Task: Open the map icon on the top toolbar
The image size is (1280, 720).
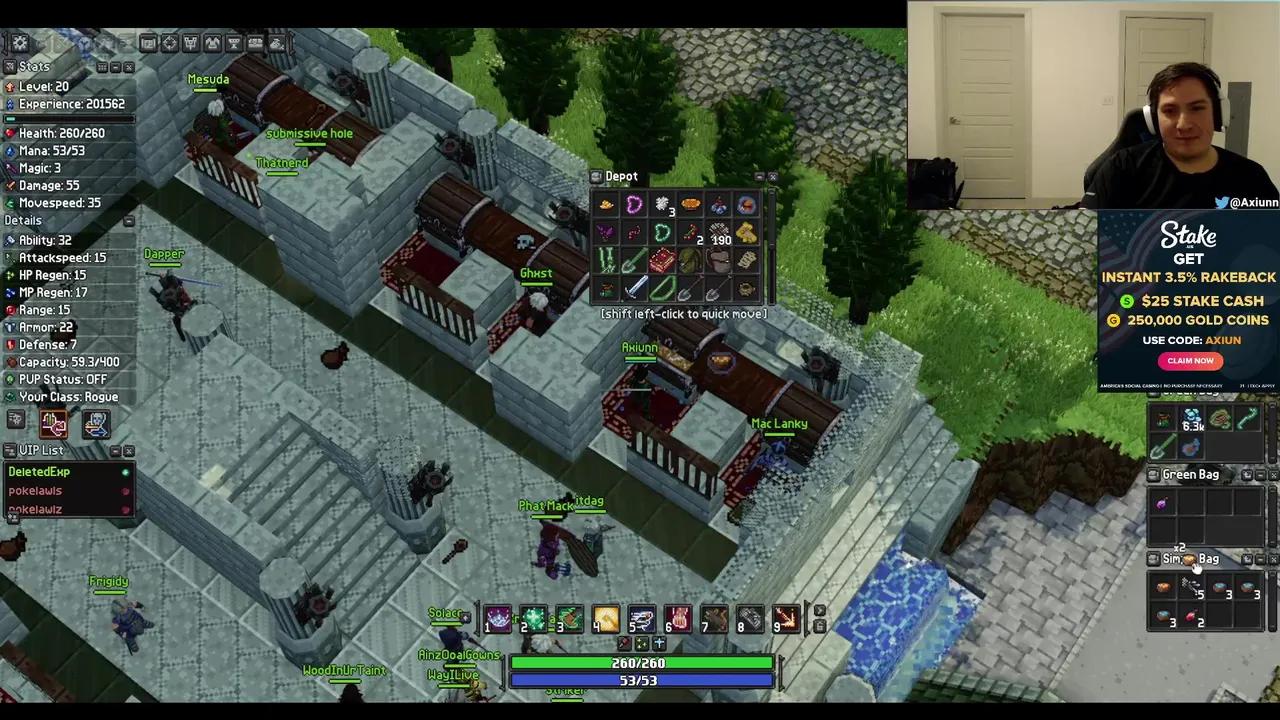Action: tap(147, 43)
